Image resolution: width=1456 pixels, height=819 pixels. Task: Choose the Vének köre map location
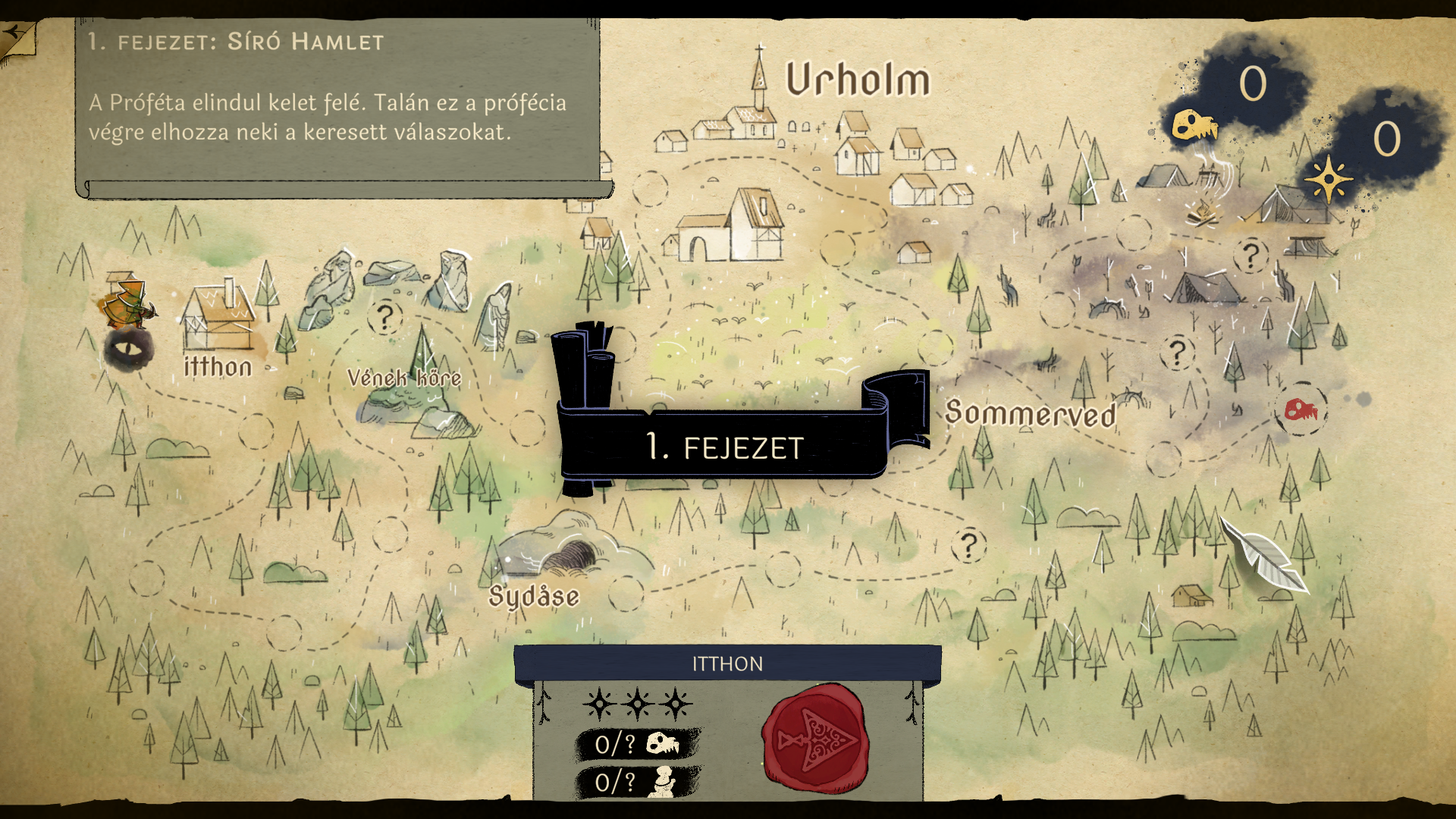coord(404,377)
